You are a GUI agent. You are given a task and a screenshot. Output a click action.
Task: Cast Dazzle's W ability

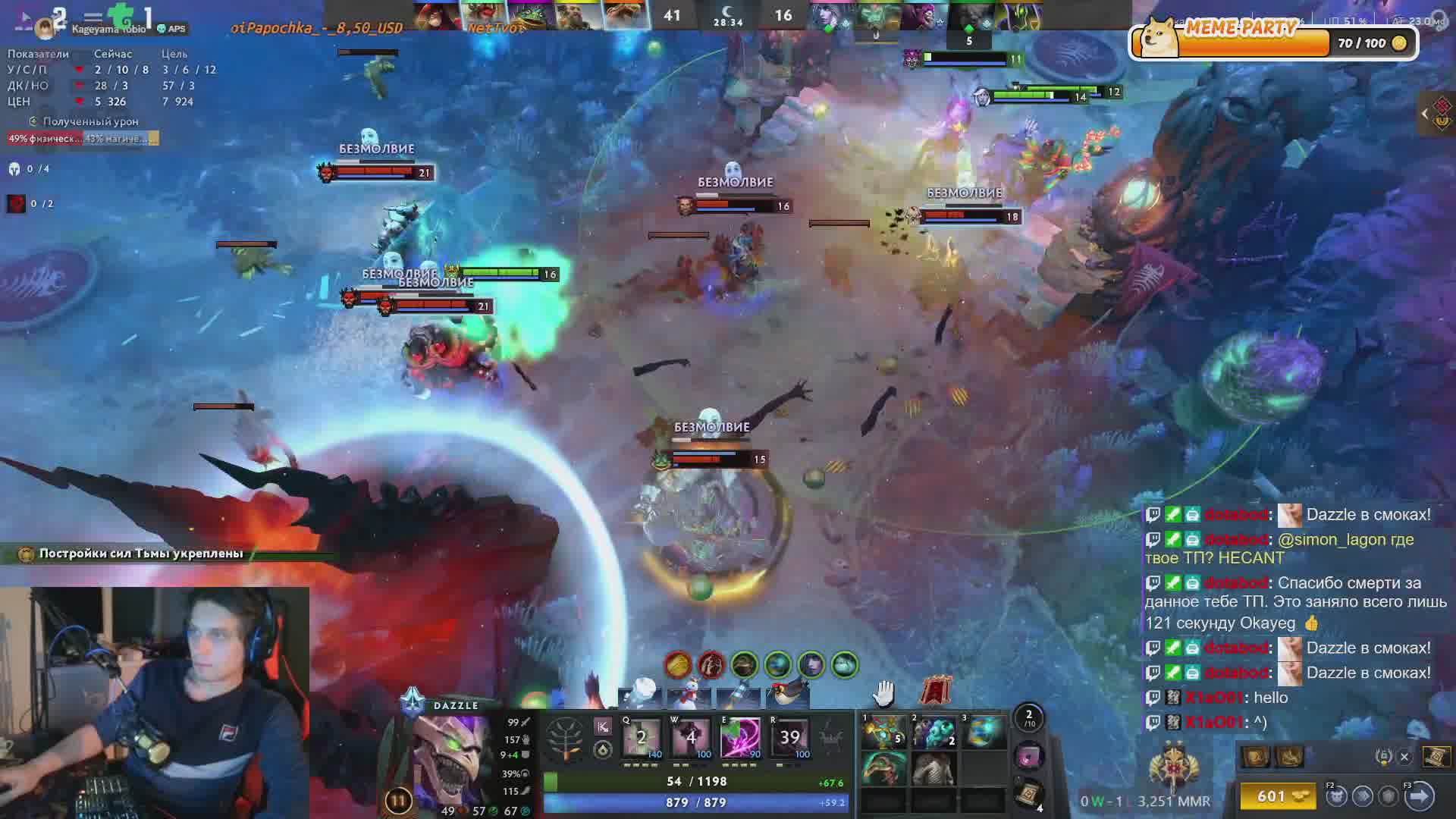[691, 737]
